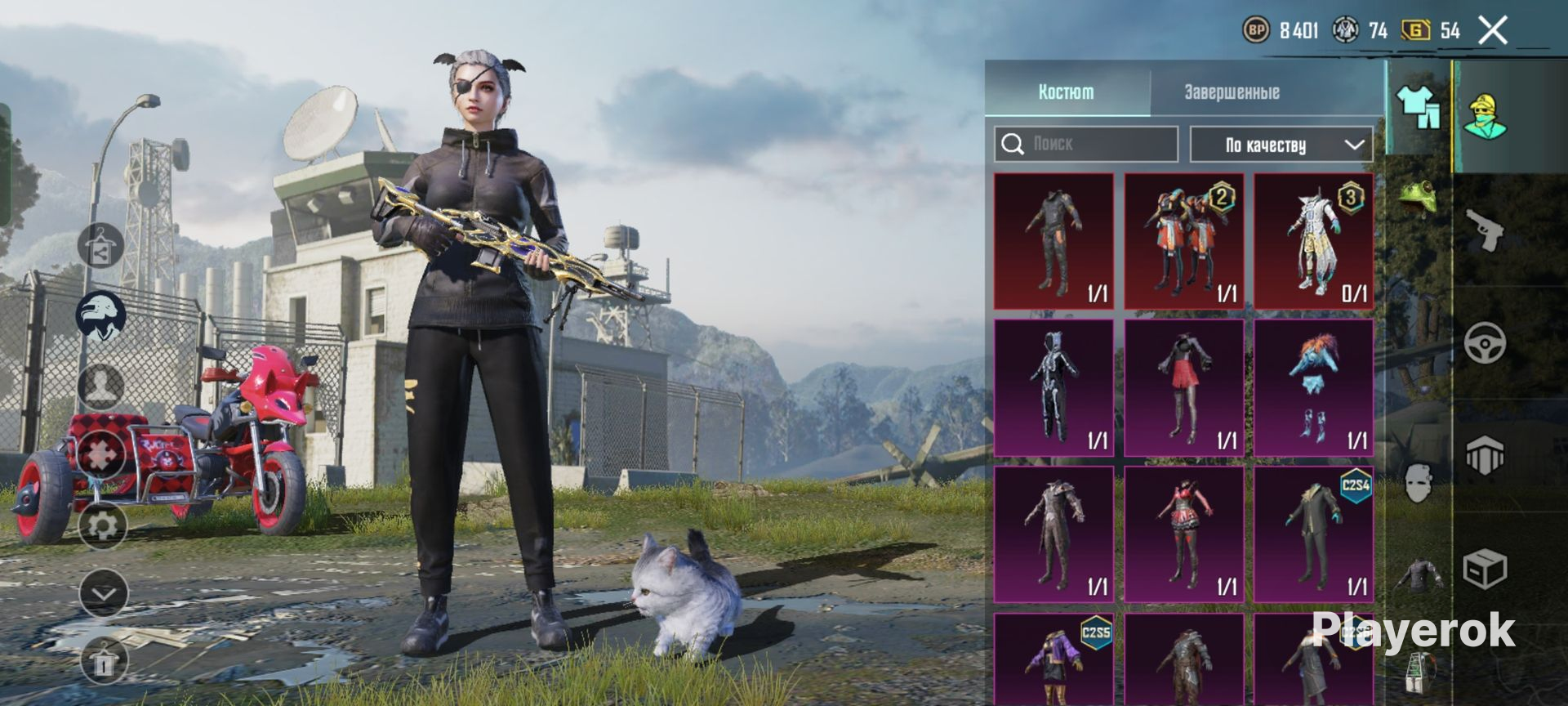Viewport: 1568px width, 706px height.
Task: Open the face mask subcategory
Action: 1419,482
